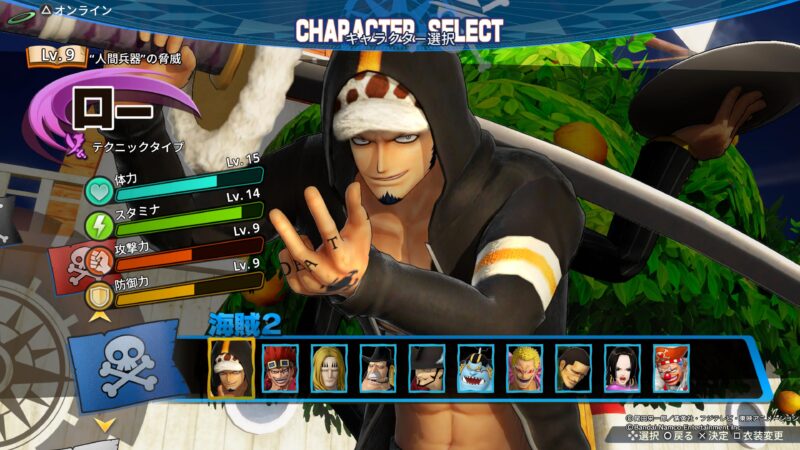Switch to previous category with up arrow
The height and width of the screenshot is (450, 800).
coord(100,318)
